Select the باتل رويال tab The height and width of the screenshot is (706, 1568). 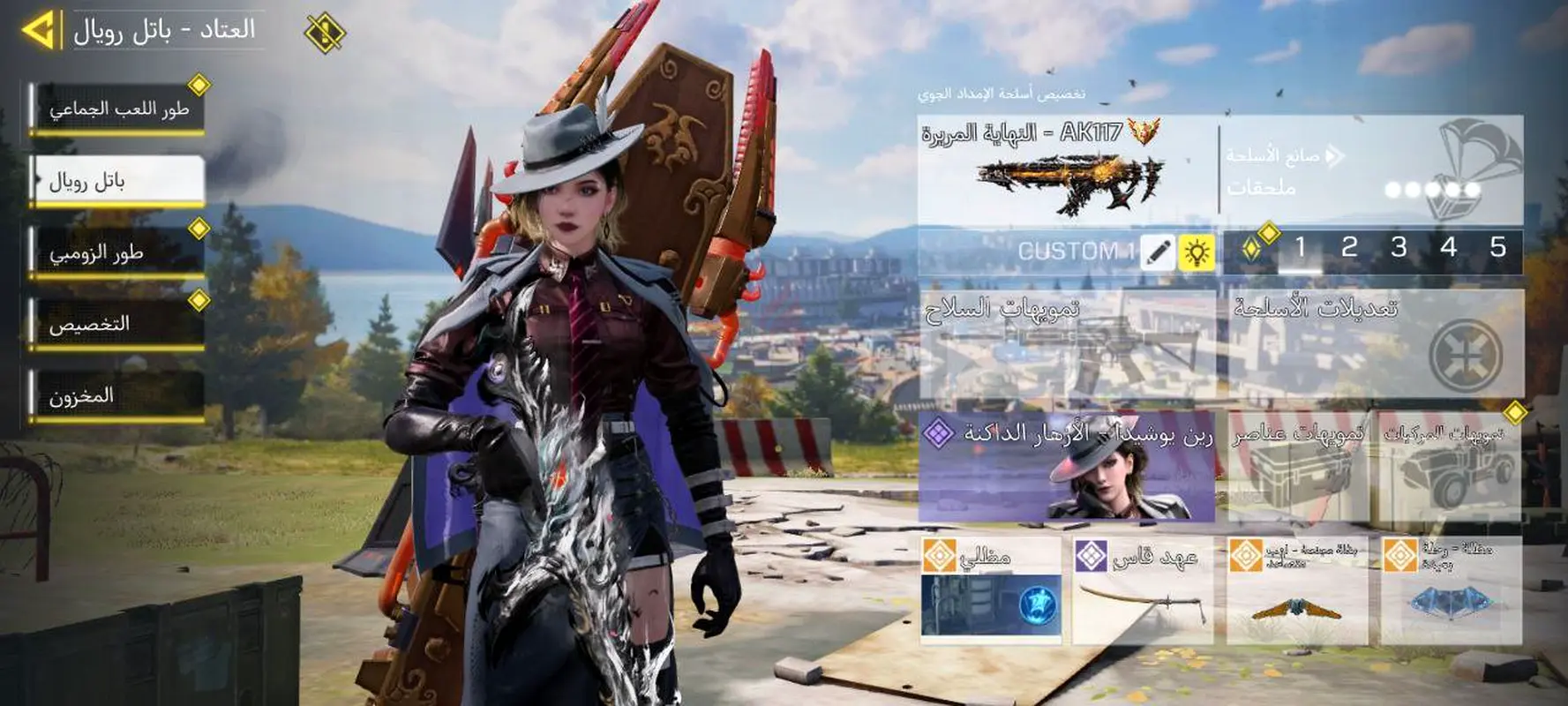coord(117,181)
